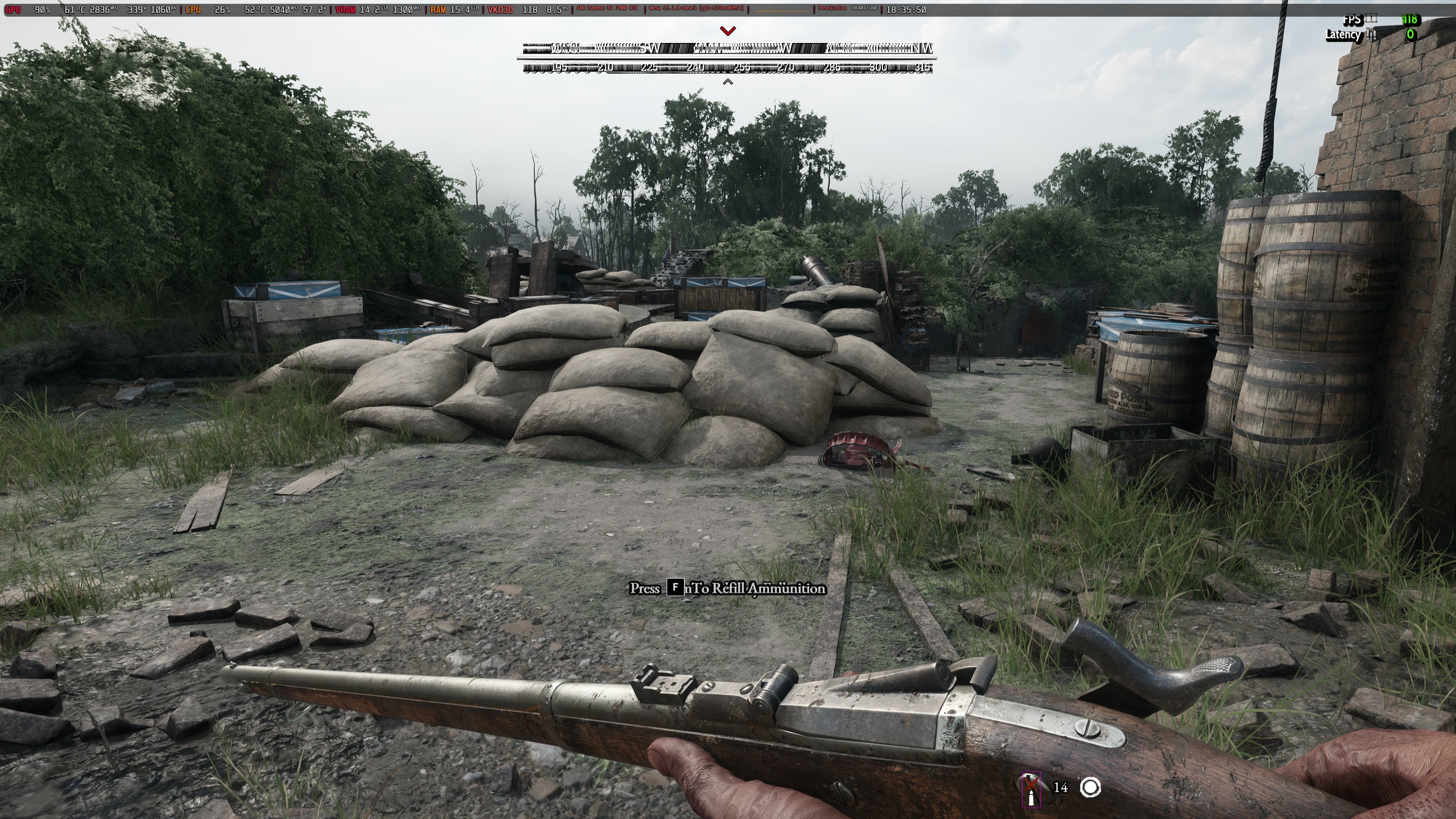This screenshot has height=819, width=1456.
Task: Click the crossed-out cartridge icon
Action: [1031, 789]
